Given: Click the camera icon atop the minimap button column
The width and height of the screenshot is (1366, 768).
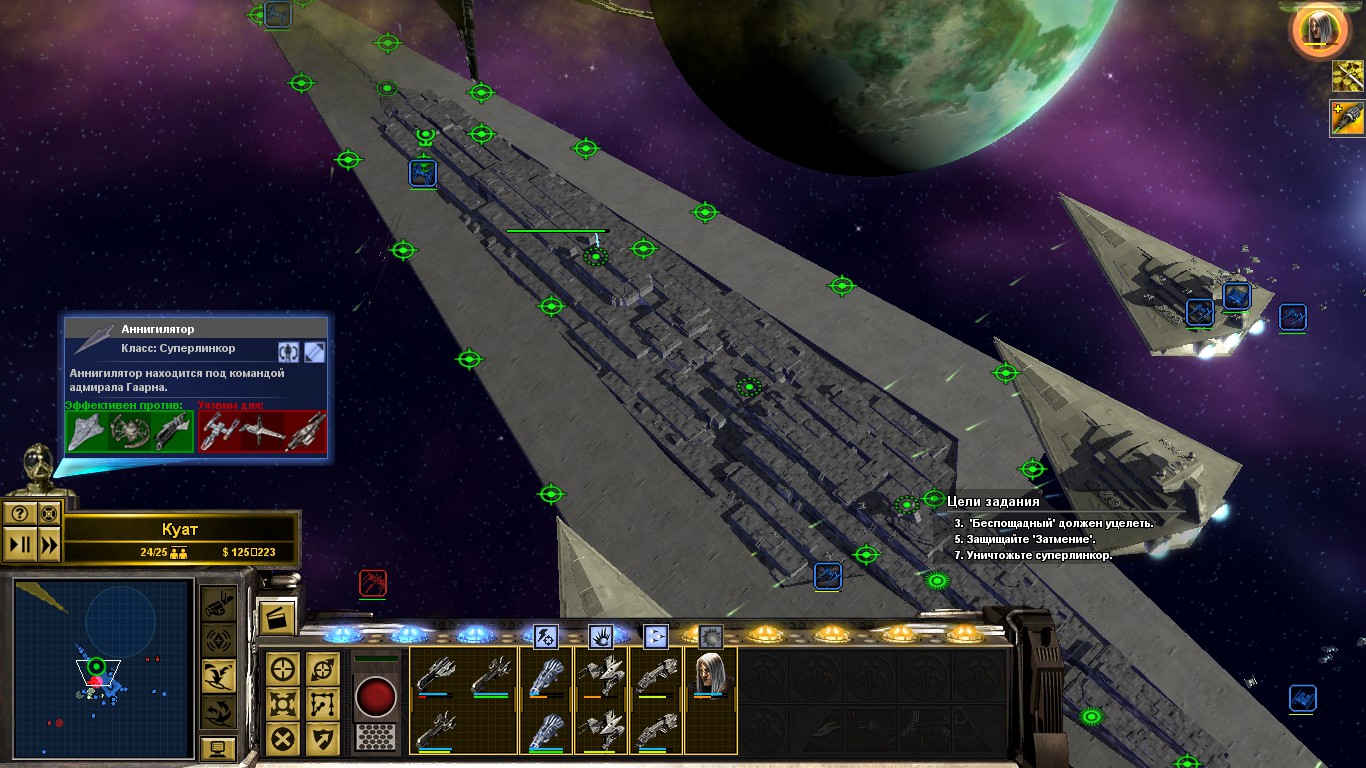Looking at the screenshot, I should click(217, 607).
